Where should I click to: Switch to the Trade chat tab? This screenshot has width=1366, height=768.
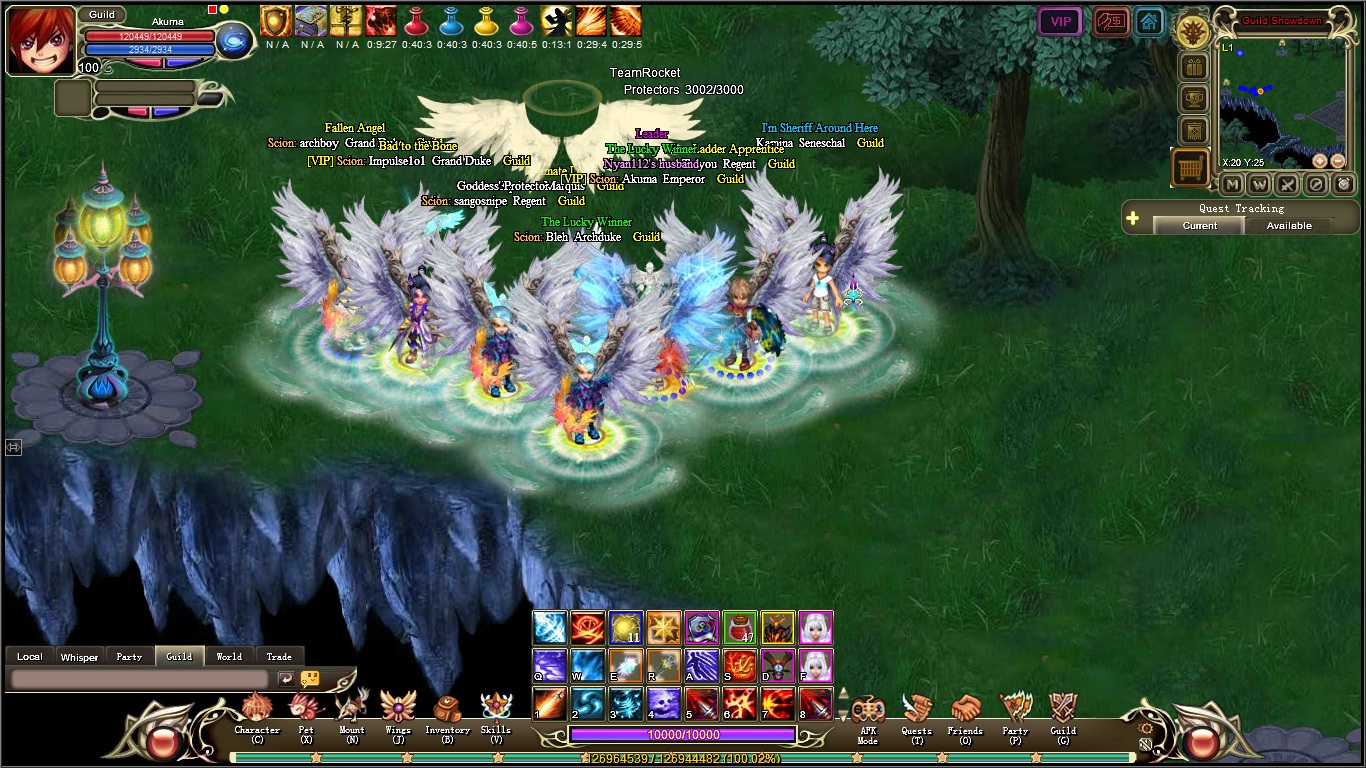(279, 657)
